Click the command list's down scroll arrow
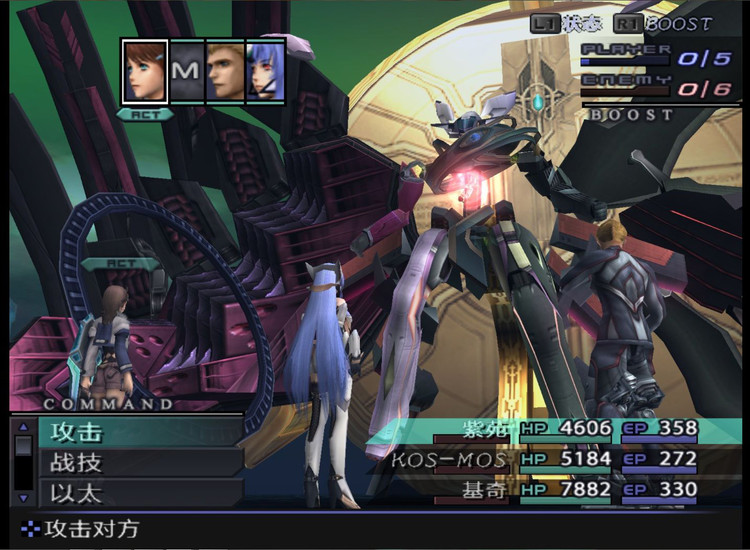The height and width of the screenshot is (550, 750). [23, 497]
